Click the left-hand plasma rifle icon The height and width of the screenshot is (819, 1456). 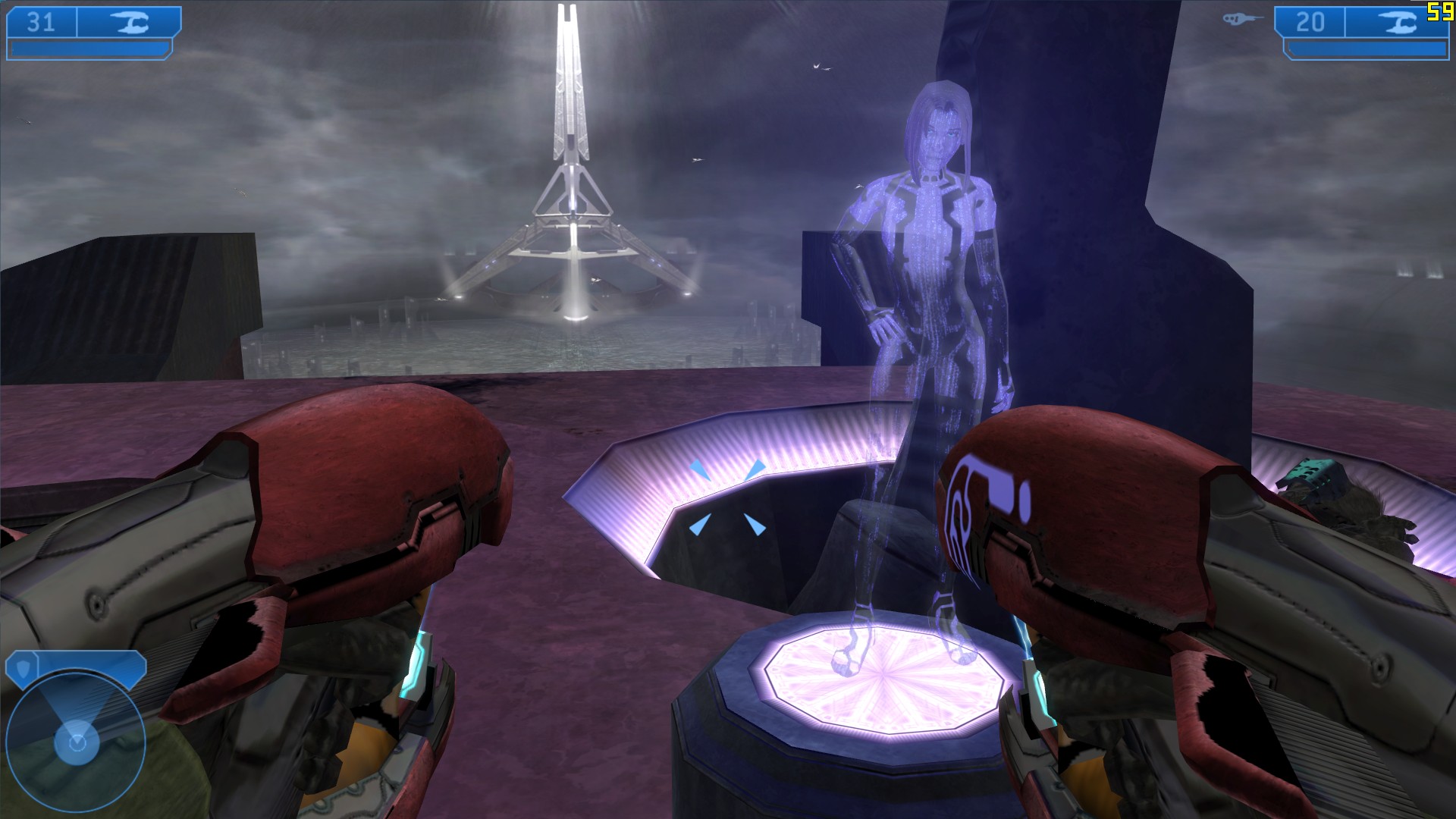pyautogui.click(x=129, y=23)
